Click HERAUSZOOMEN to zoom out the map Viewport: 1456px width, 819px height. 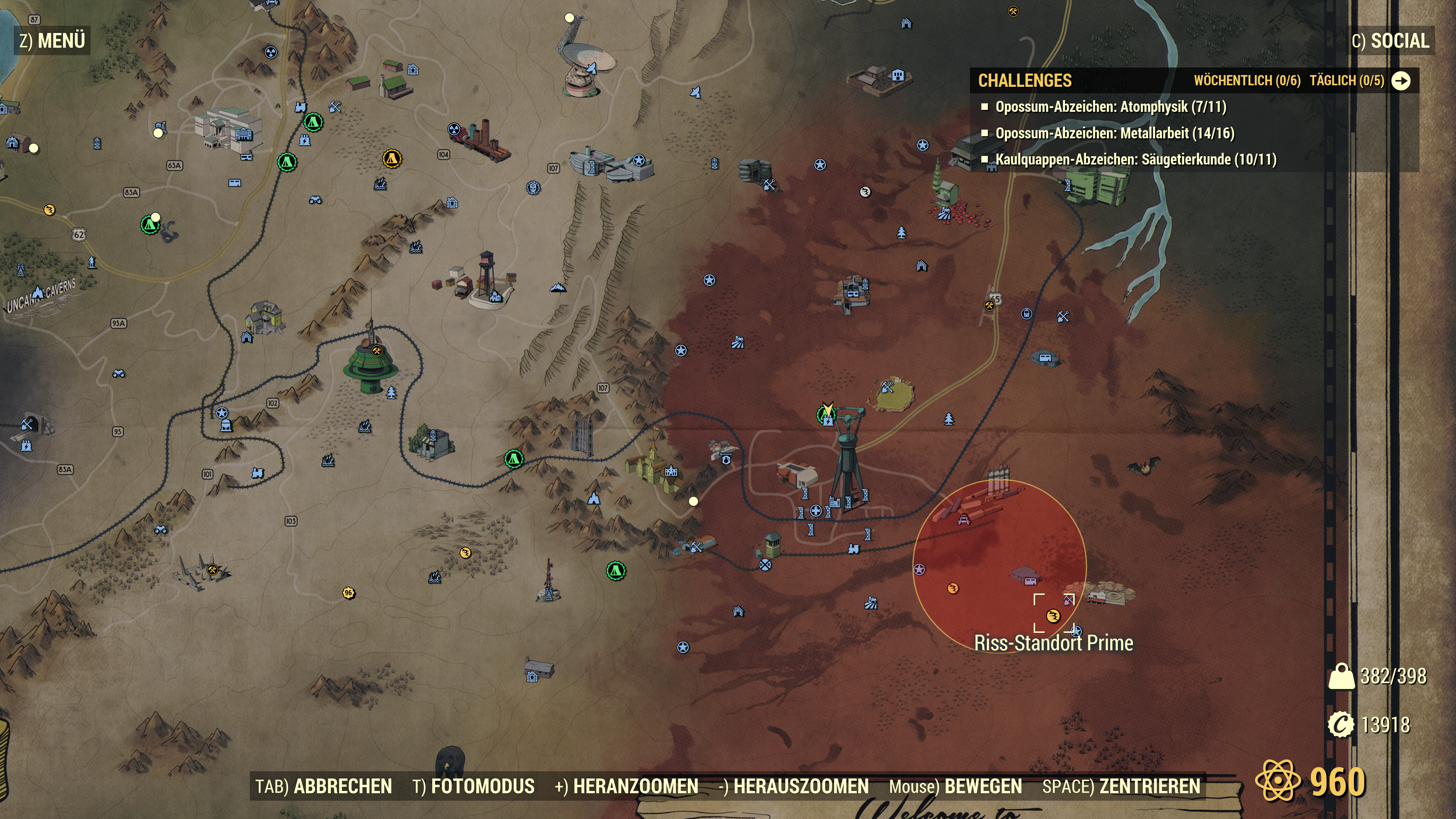(794, 786)
